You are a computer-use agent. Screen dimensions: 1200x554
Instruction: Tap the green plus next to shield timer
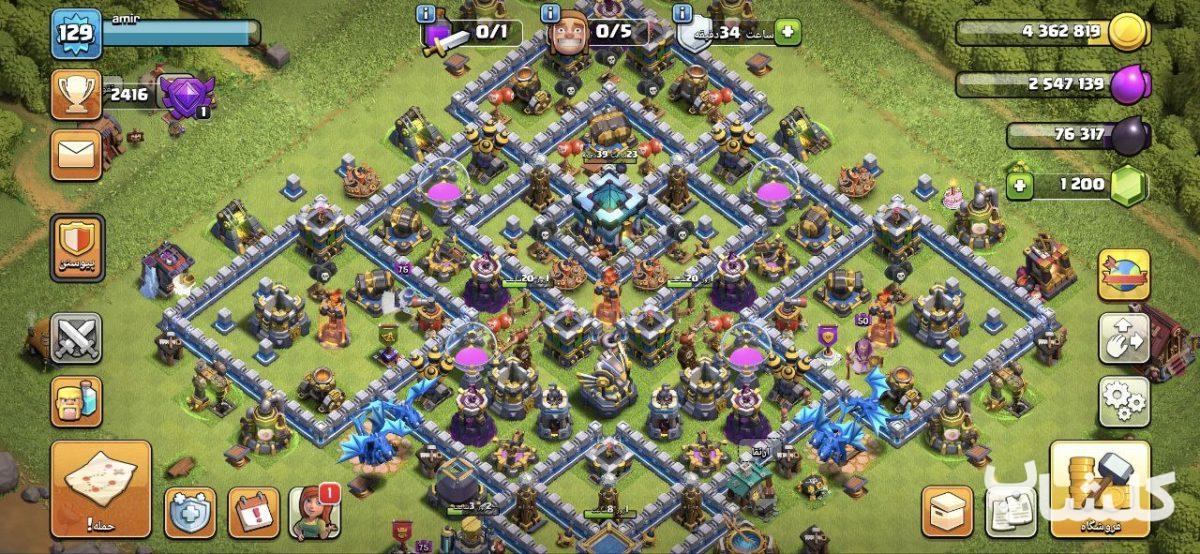point(787,32)
